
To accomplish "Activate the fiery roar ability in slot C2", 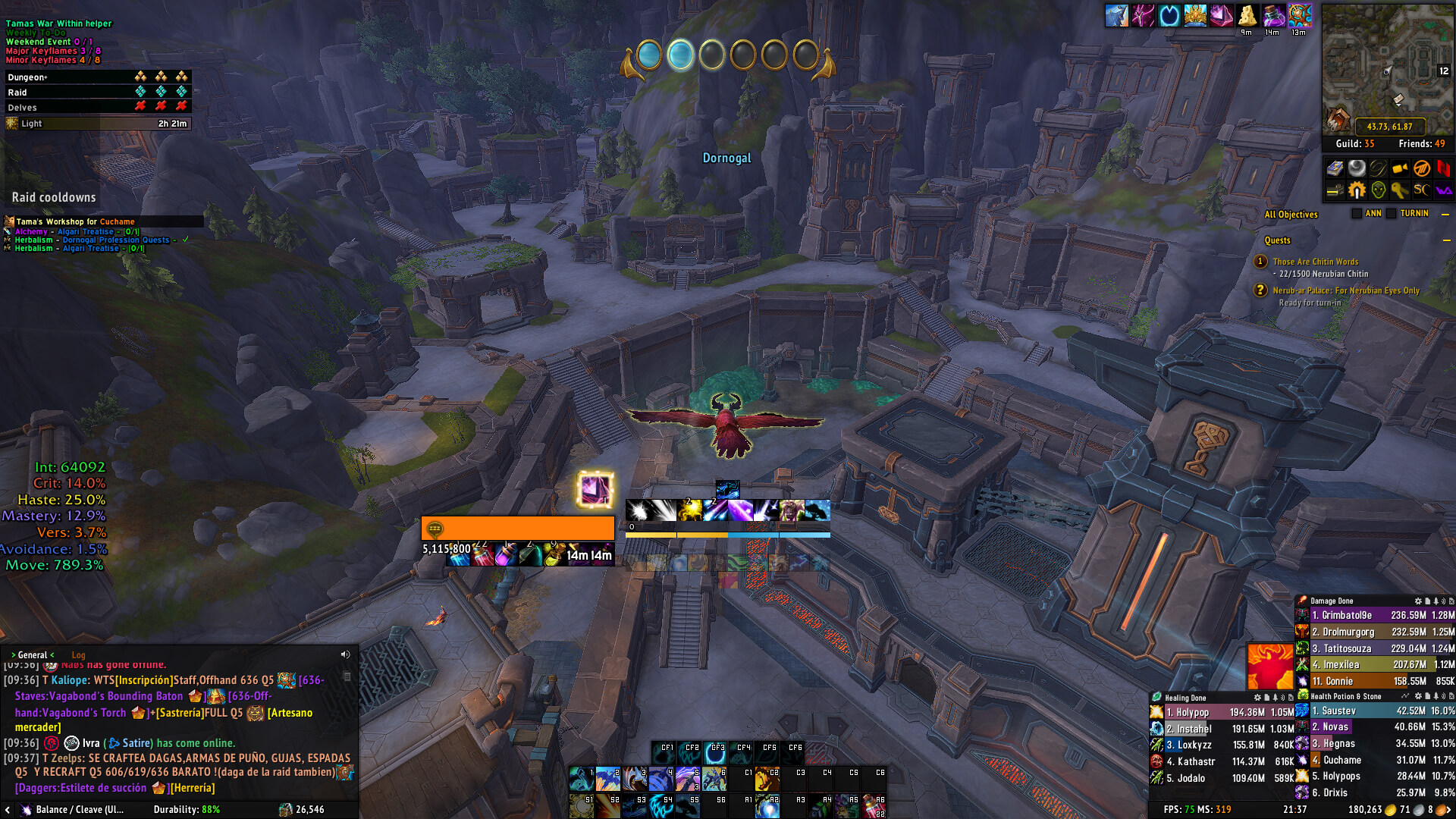I will 767,779.
